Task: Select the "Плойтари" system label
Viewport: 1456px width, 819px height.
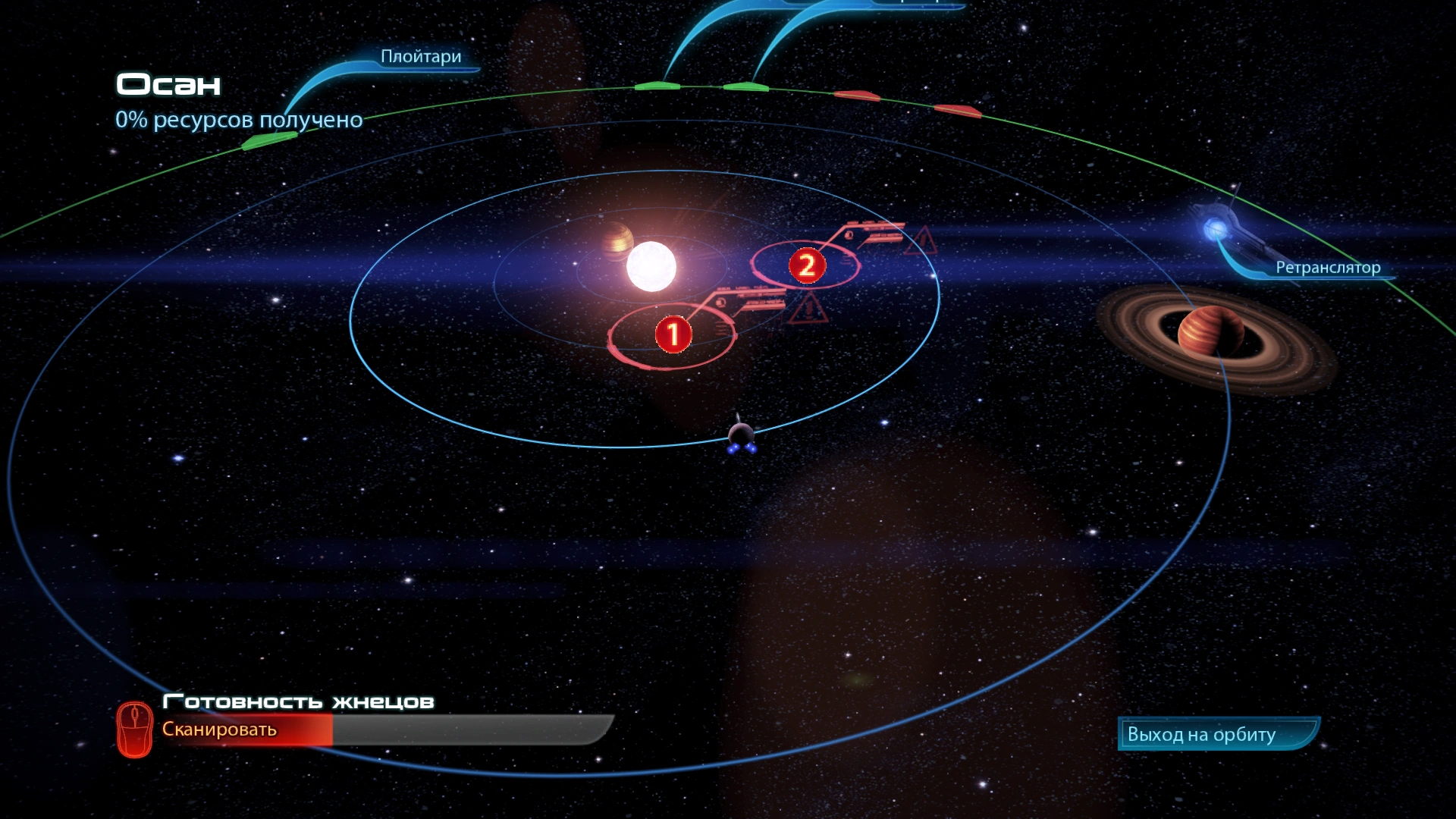Action: click(421, 57)
